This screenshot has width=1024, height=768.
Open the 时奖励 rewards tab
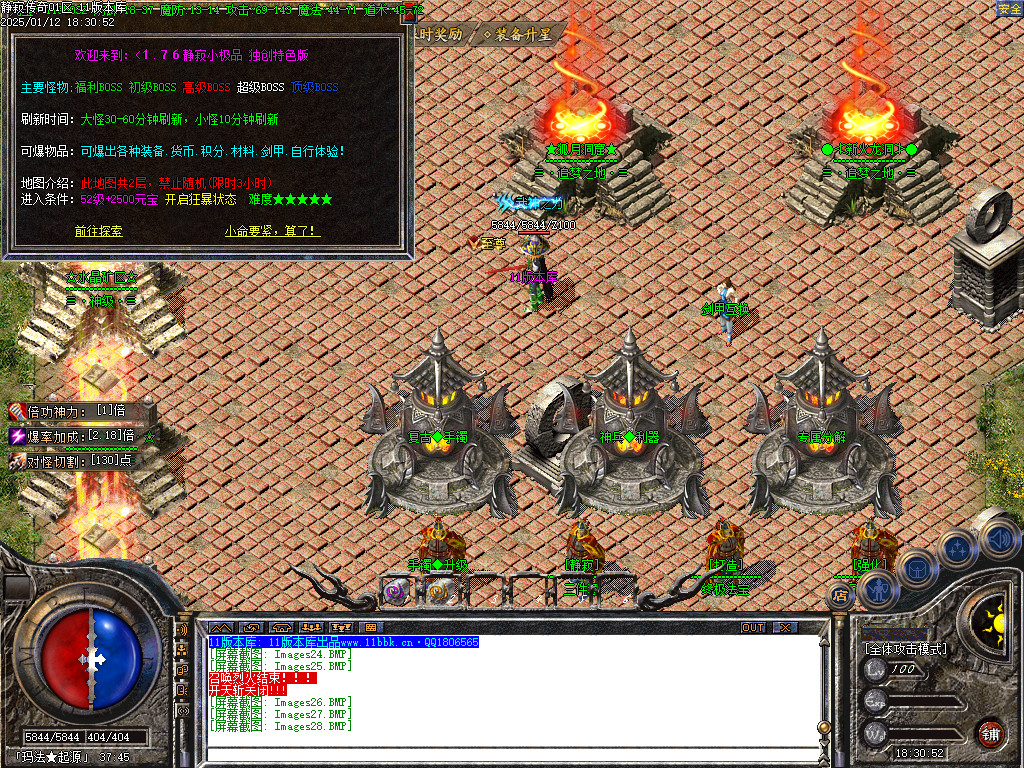click(440, 34)
